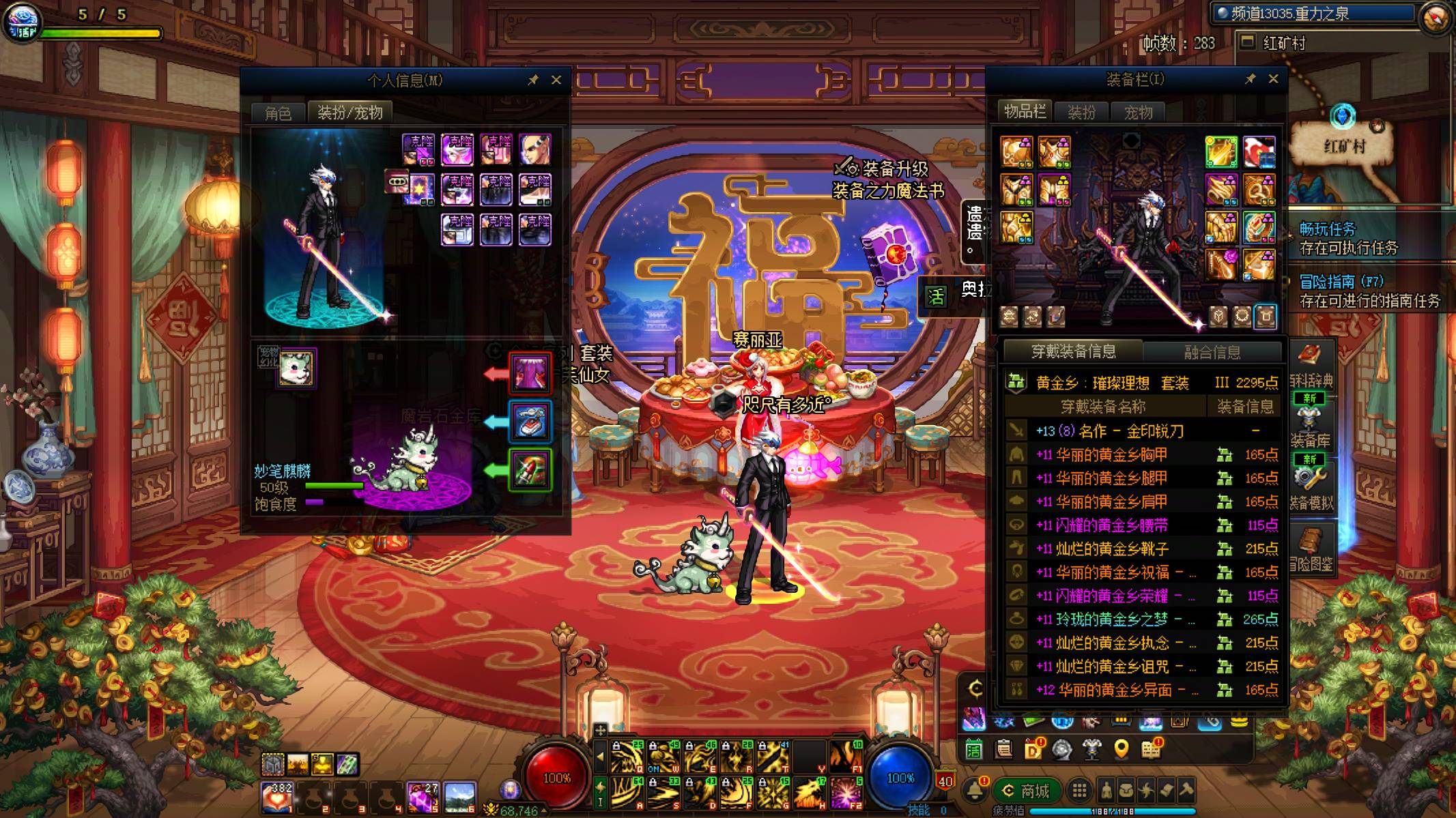Screen dimensions: 1456x818
Task: Switch to the 角色 tab
Action: point(278,113)
